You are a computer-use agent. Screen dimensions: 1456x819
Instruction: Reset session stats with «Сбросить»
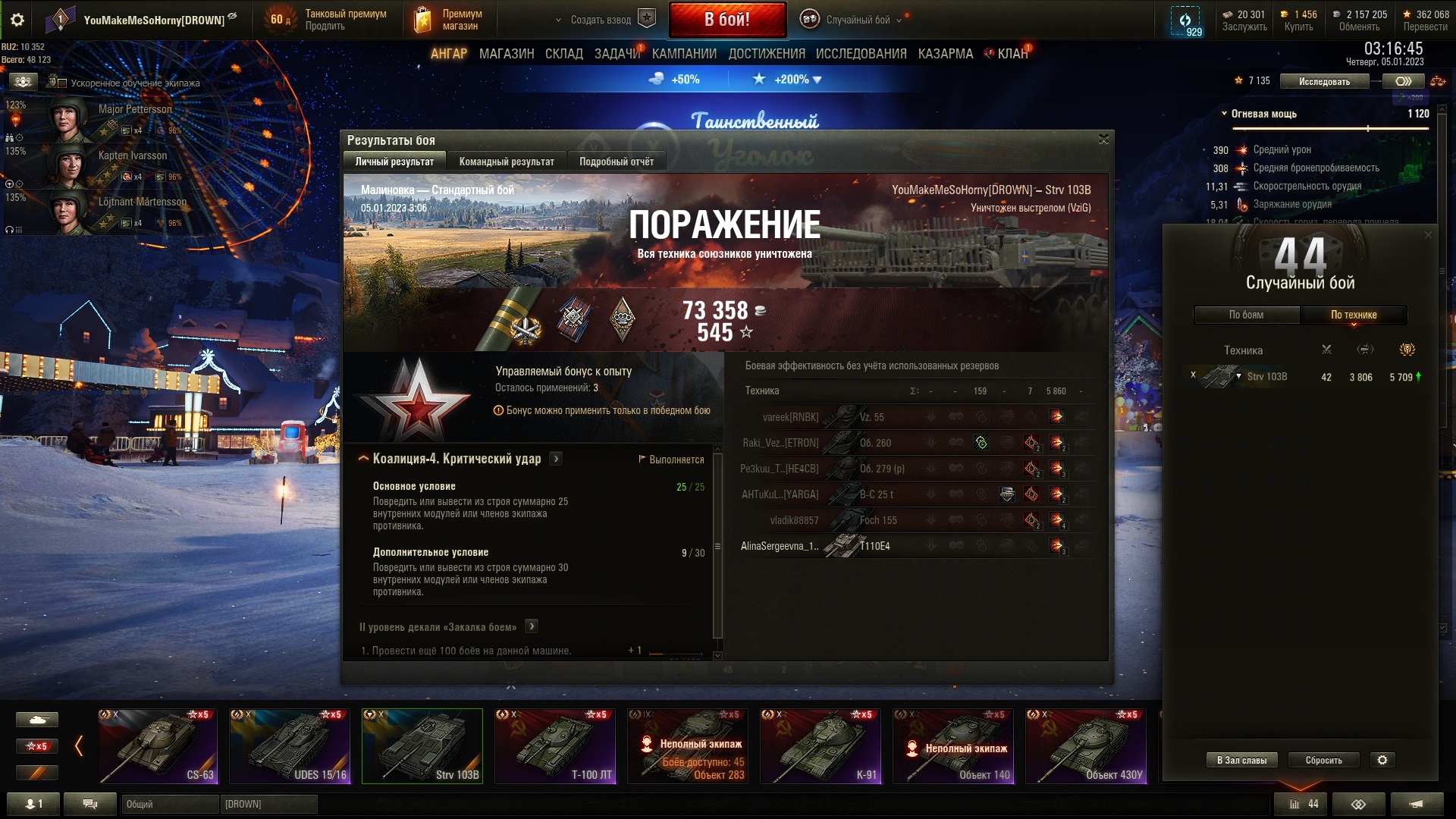(1323, 760)
